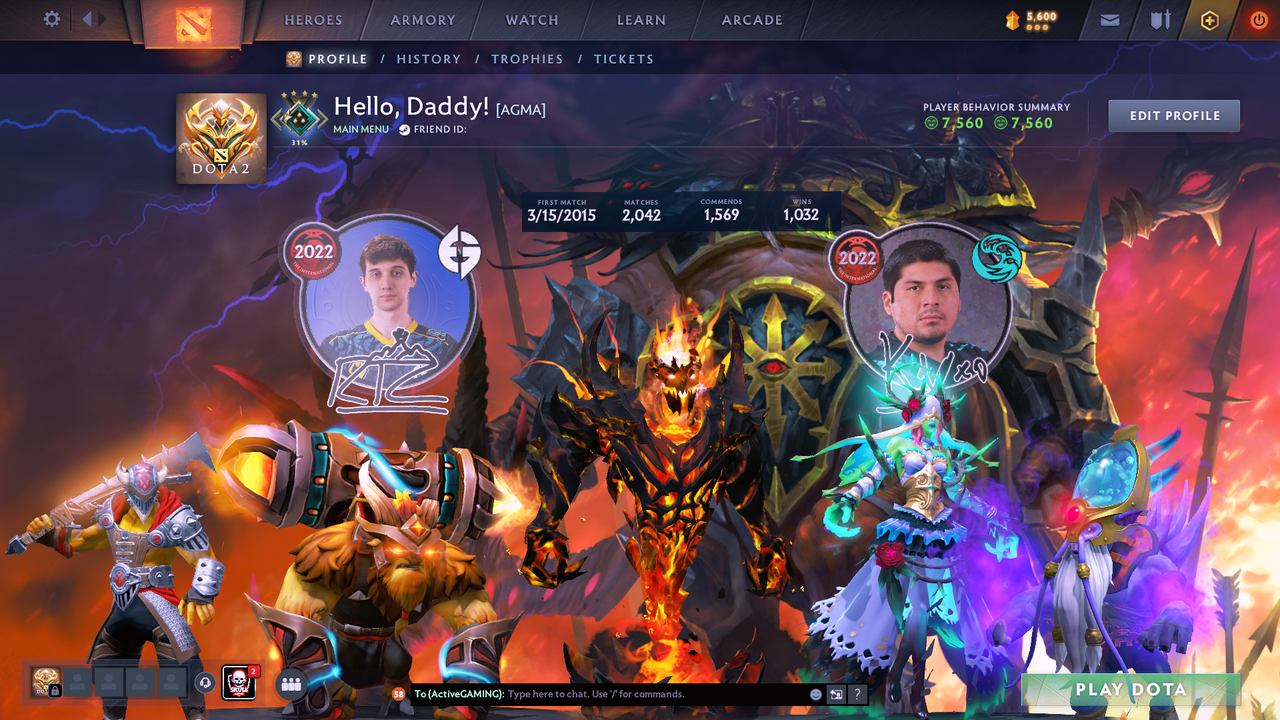This screenshot has width=1280, height=720.
Task: Switch to the TROPHIES tab
Action: point(527,59)
